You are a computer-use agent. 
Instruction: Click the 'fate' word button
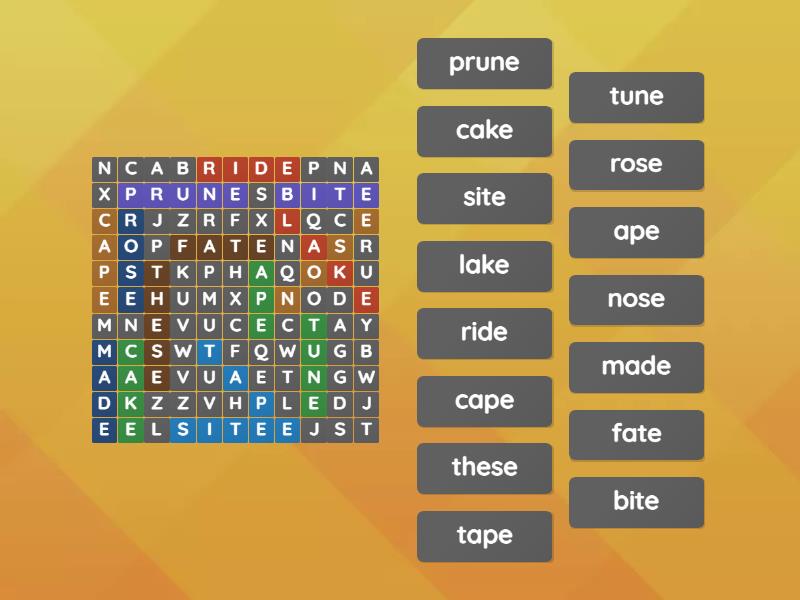pyautogui.click(x=636, y=435)
